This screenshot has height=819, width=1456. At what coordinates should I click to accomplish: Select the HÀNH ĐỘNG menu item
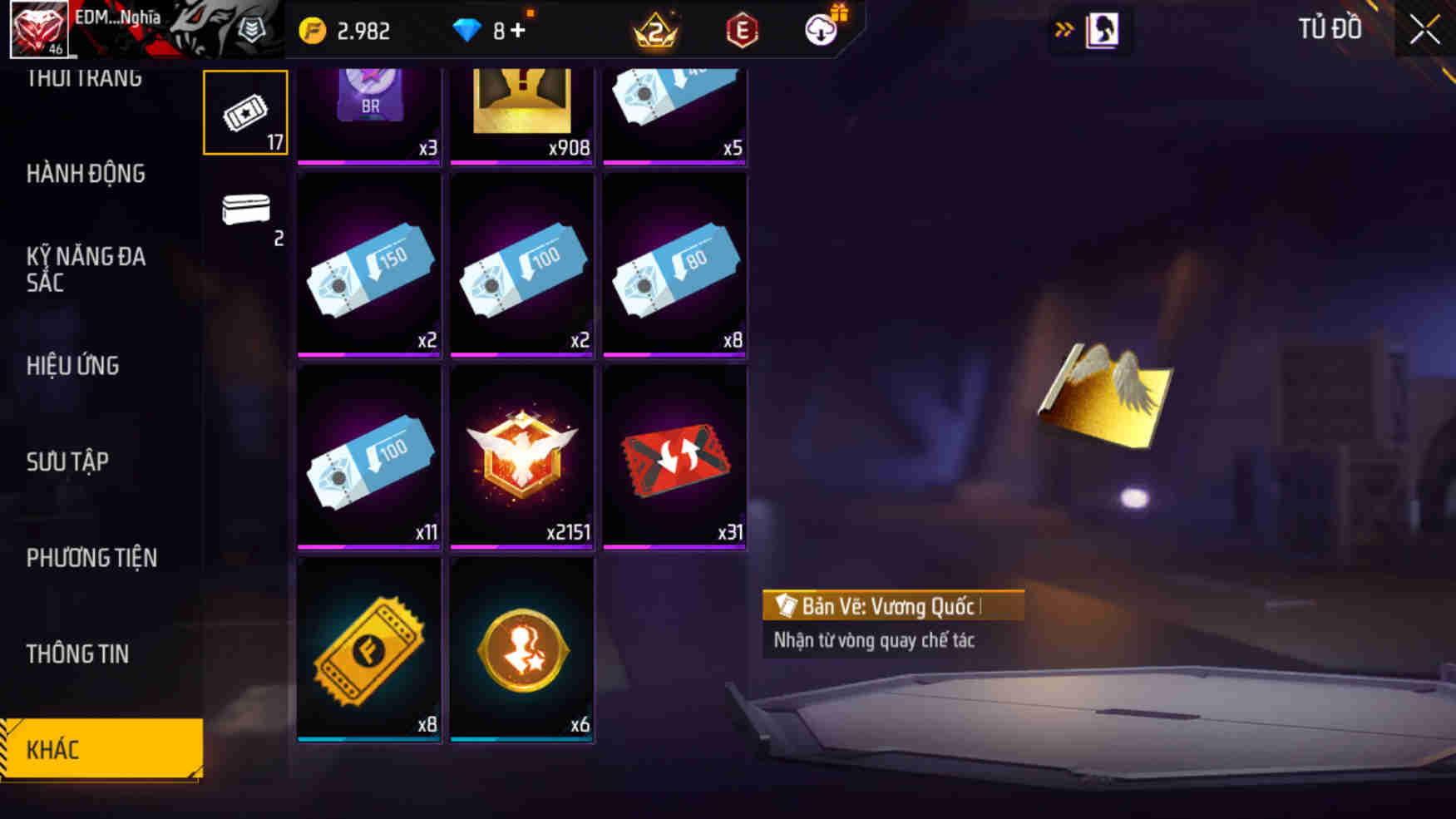click(x=83, y=174)
